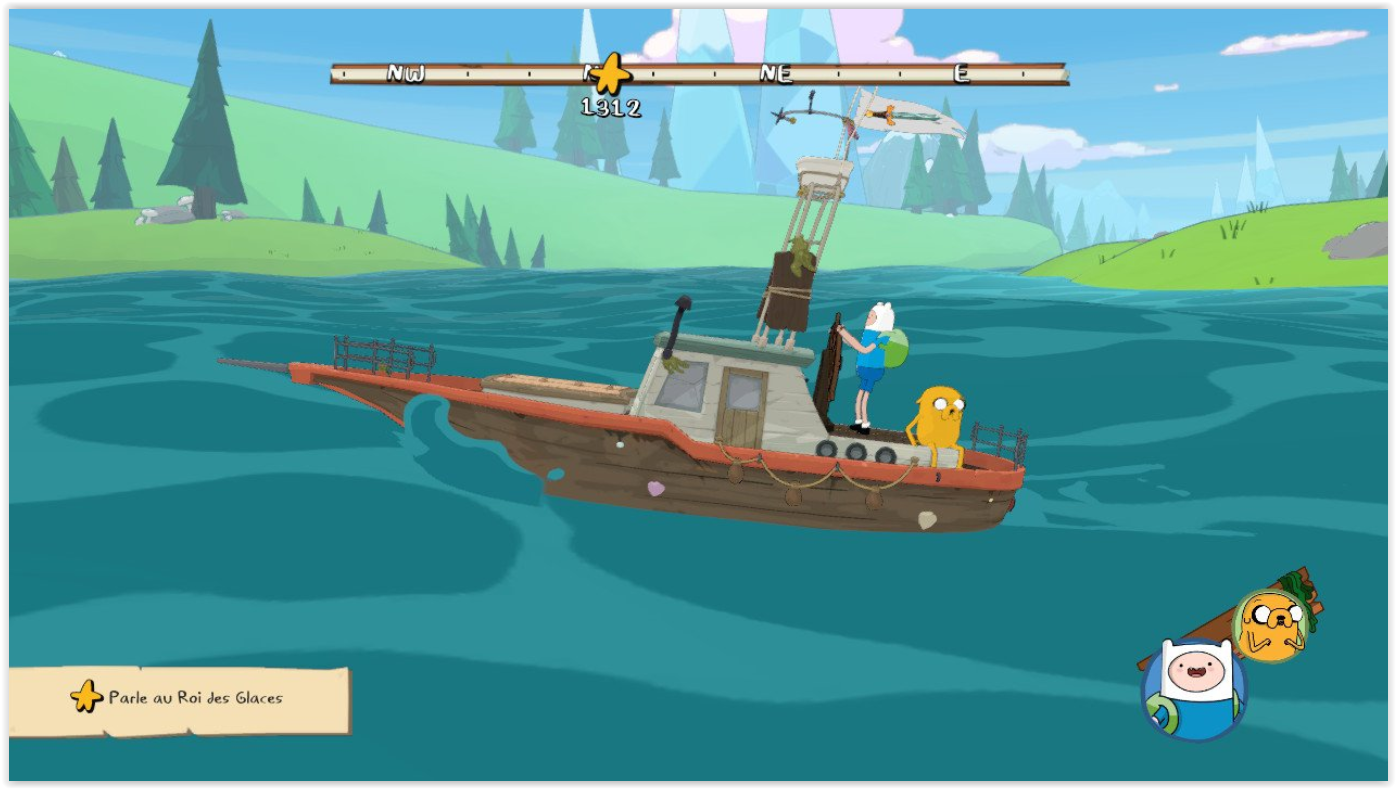The width and height of the screenshot is (1396, 789).
Task: Select the Finn character portrait
Action: [1193, 689]
